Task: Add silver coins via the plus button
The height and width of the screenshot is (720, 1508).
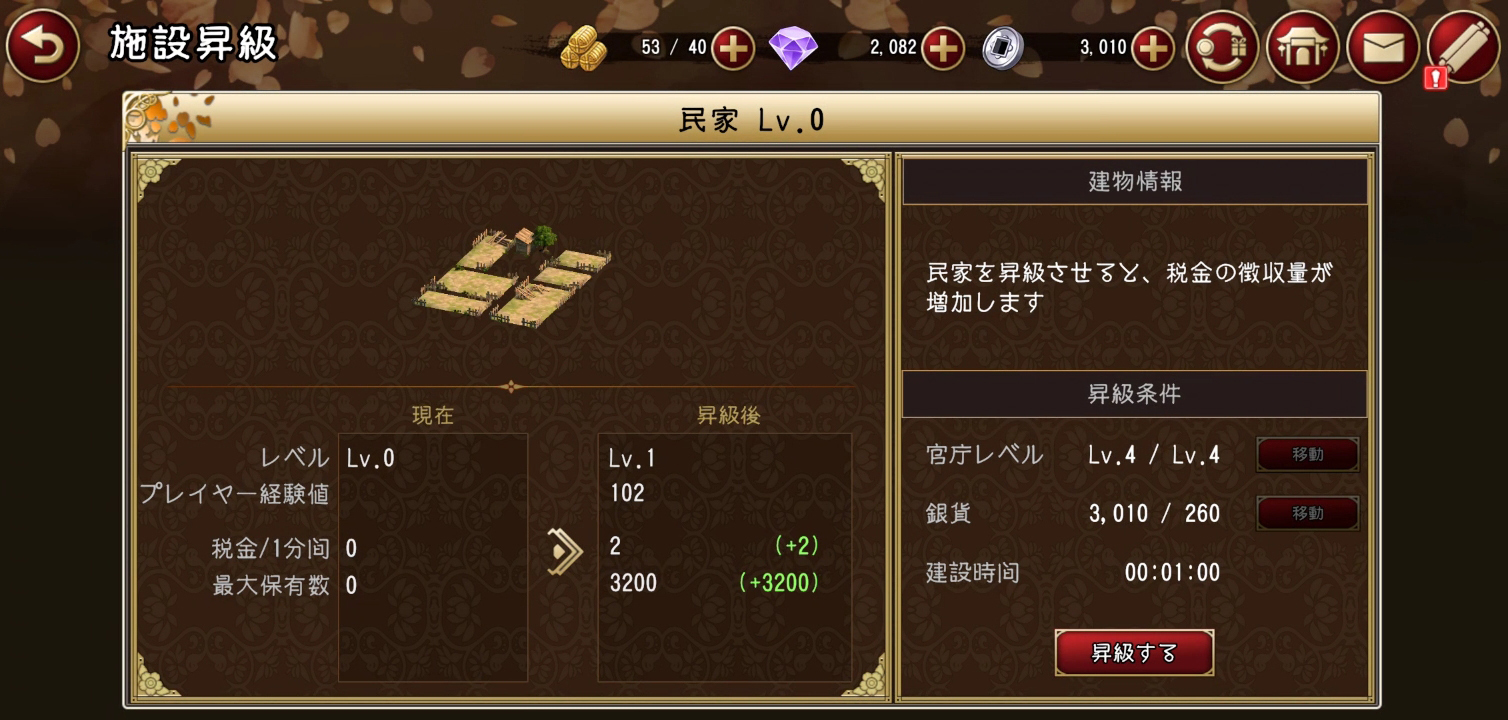Action: point(1150,46)
